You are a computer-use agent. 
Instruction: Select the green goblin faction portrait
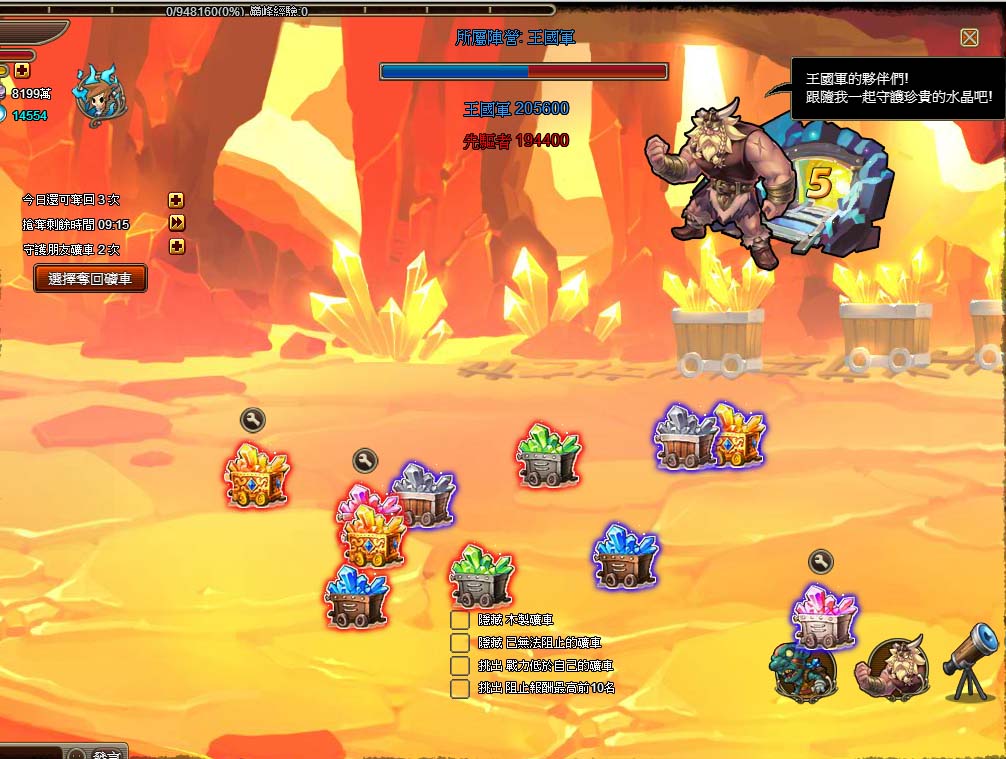pyautogui.click(x=803, y=671)
